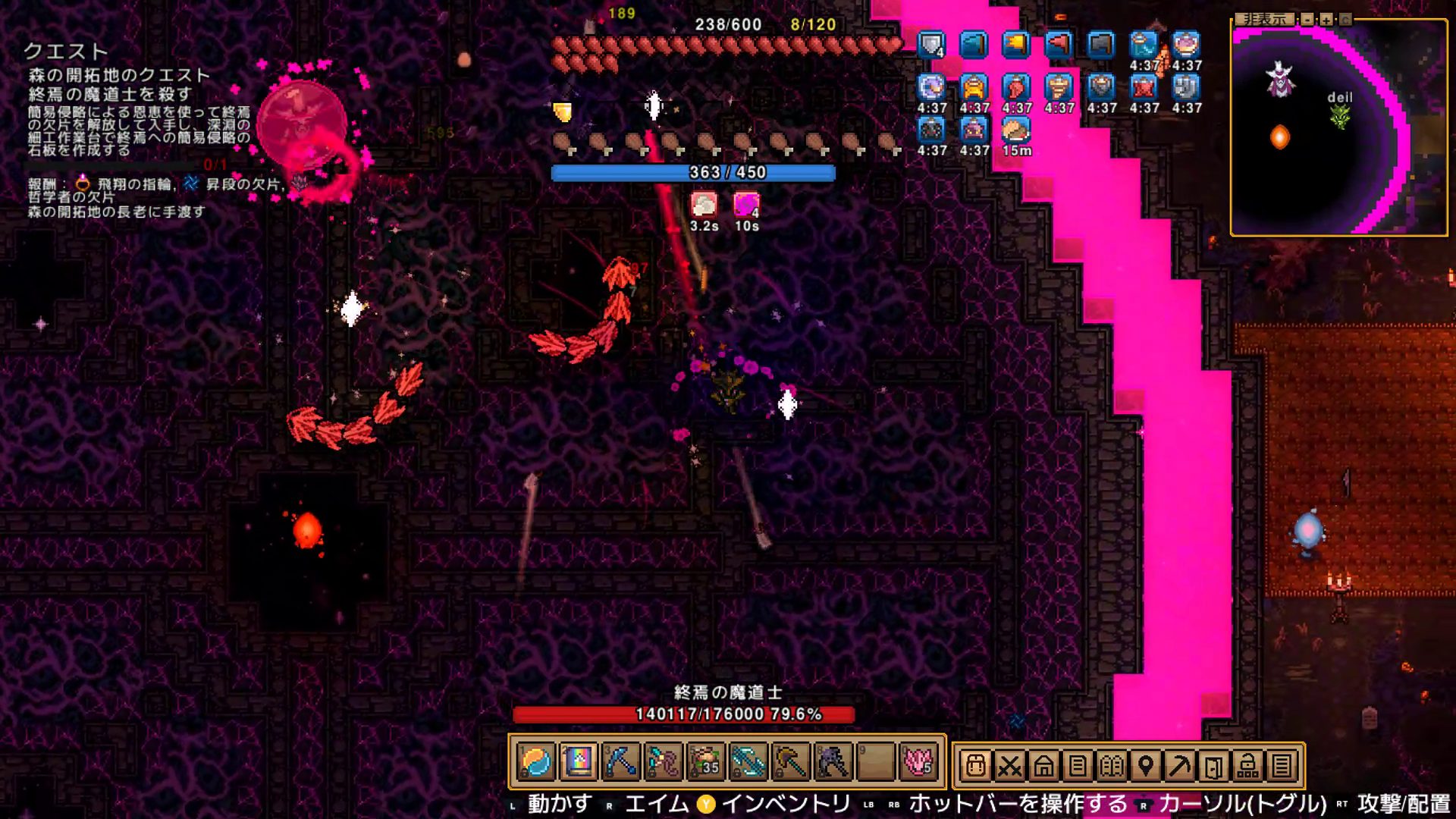Choose the gold-headed pickaxe in hotbar slot 7
The image size is (1456, 819).
pos(790,762)
